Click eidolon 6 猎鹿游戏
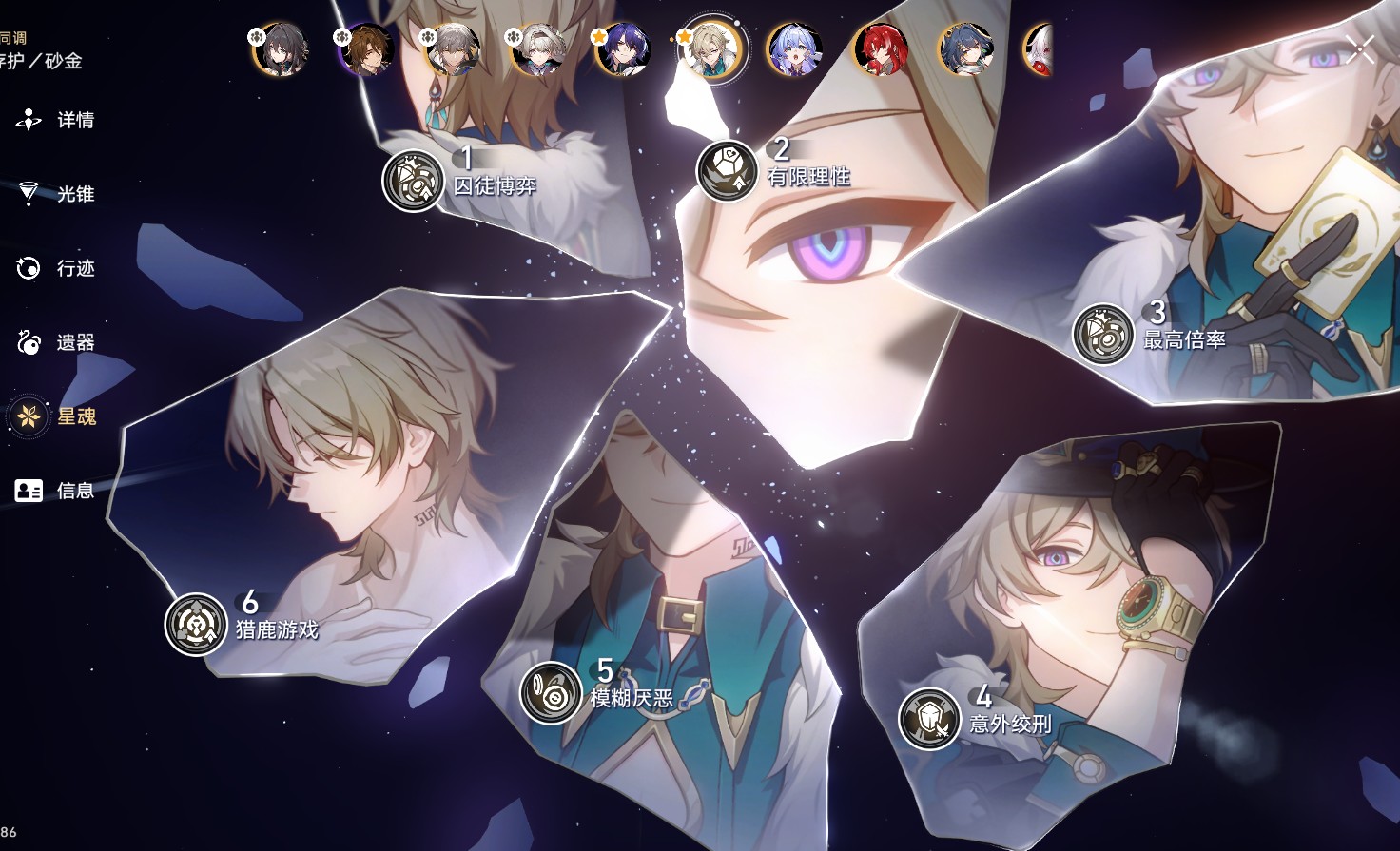This screenshot has width=1400, height=851. click(196, 625)
